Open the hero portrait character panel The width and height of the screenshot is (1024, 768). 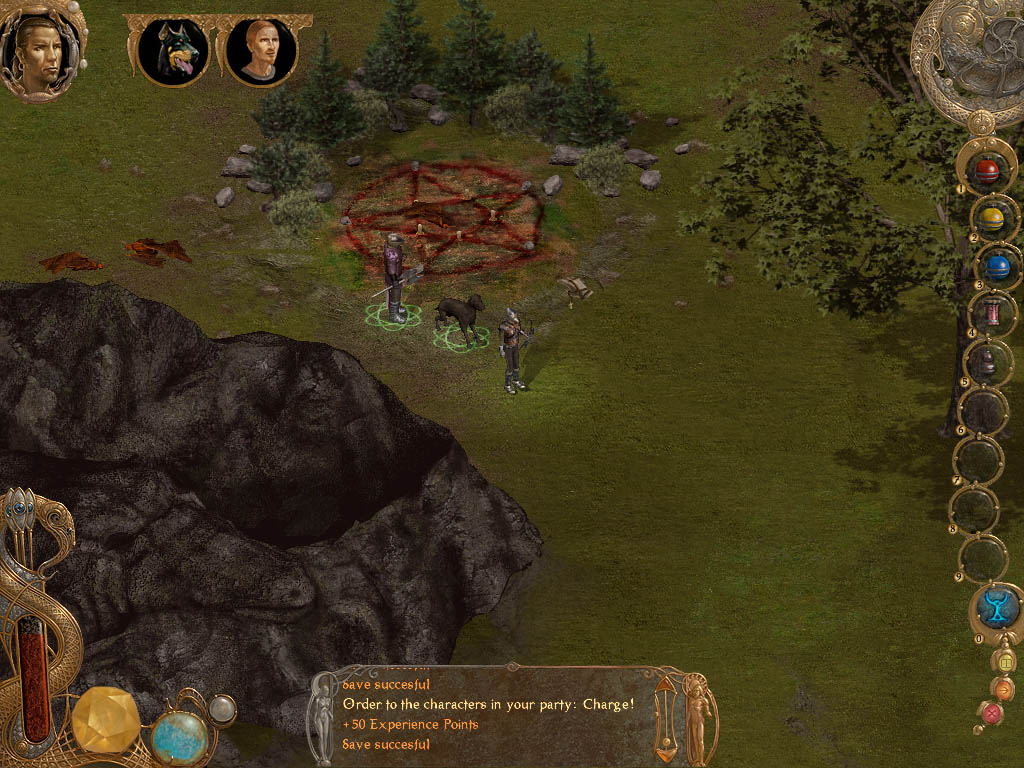pyautogui.click(x=41, y=48)
